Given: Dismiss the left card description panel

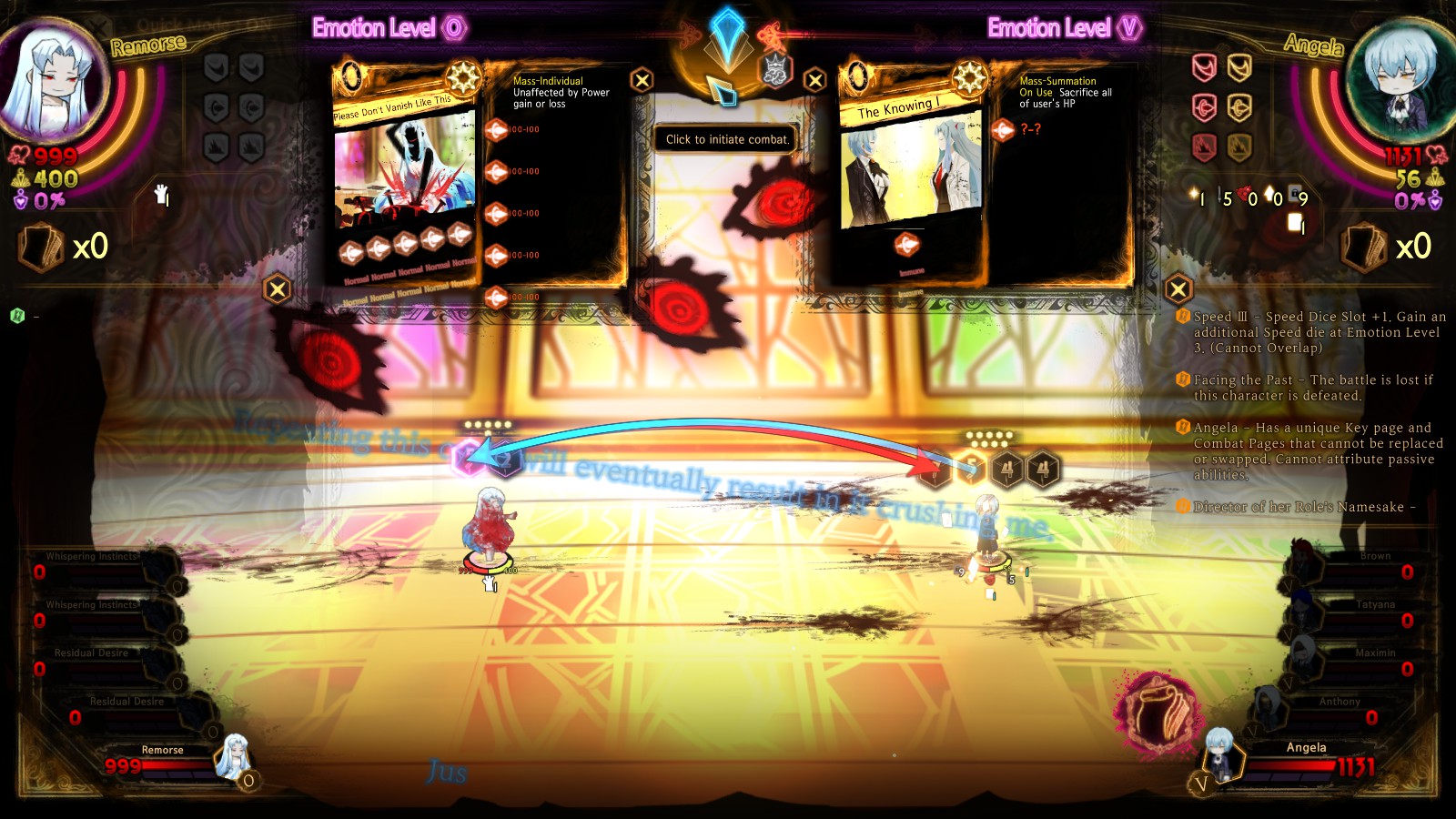Looking at the screenshot, I should coord(643,78).
